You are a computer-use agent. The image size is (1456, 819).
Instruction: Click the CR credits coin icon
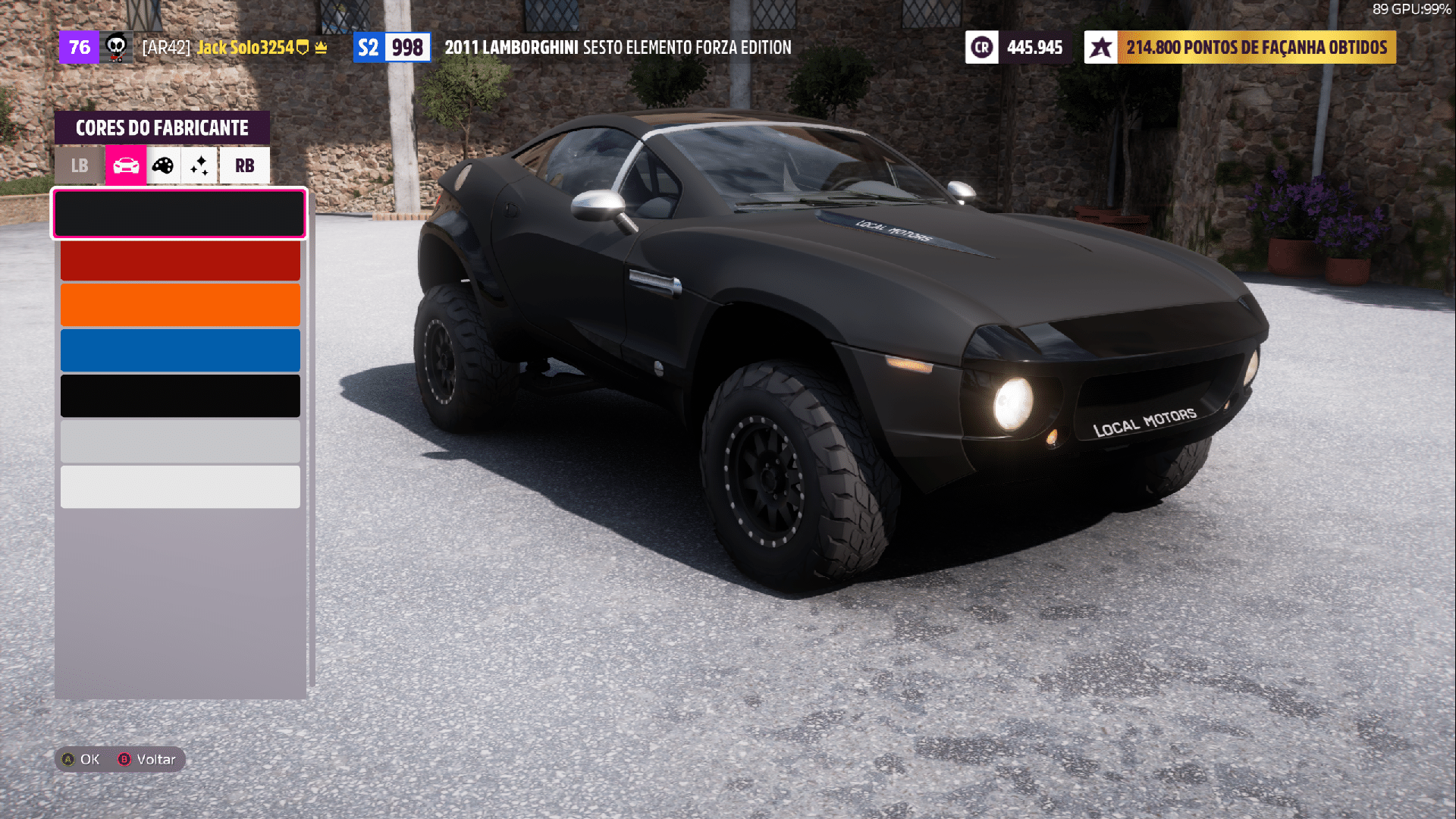982,47
